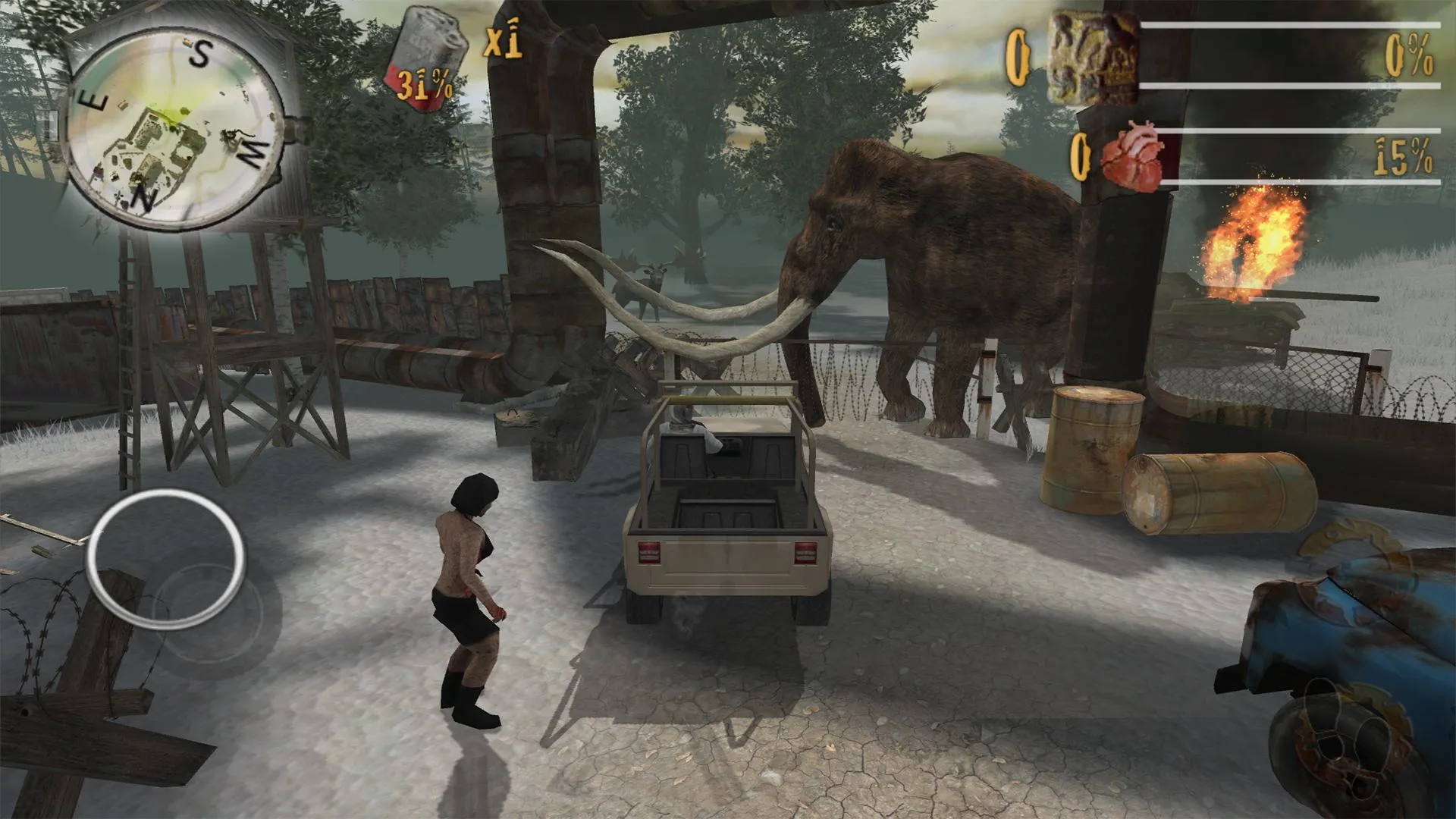Tap the yellow zero beside the heart icon

(1080, 158)
